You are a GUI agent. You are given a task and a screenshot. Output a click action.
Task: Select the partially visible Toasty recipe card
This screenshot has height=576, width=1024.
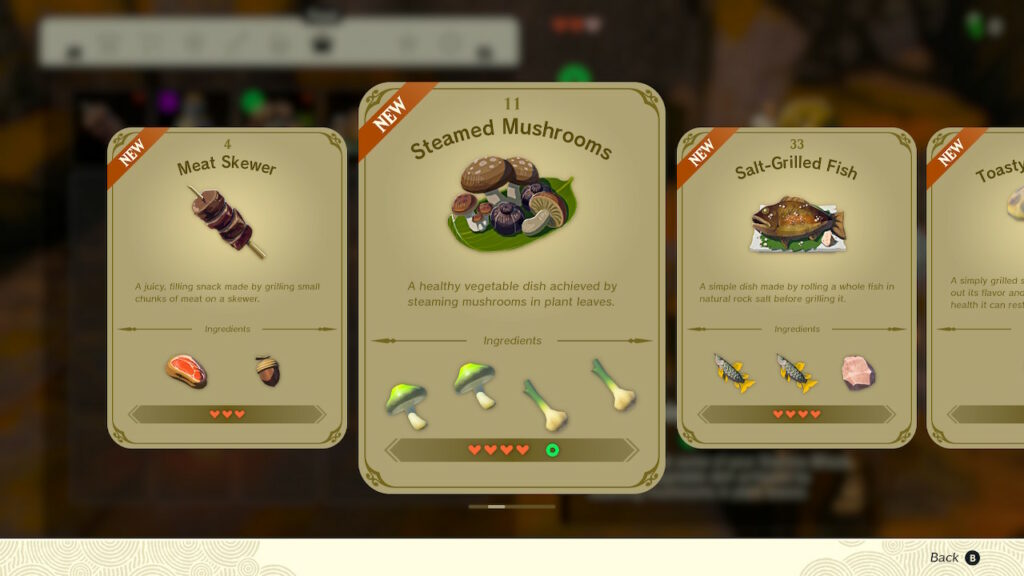(978, 287)
